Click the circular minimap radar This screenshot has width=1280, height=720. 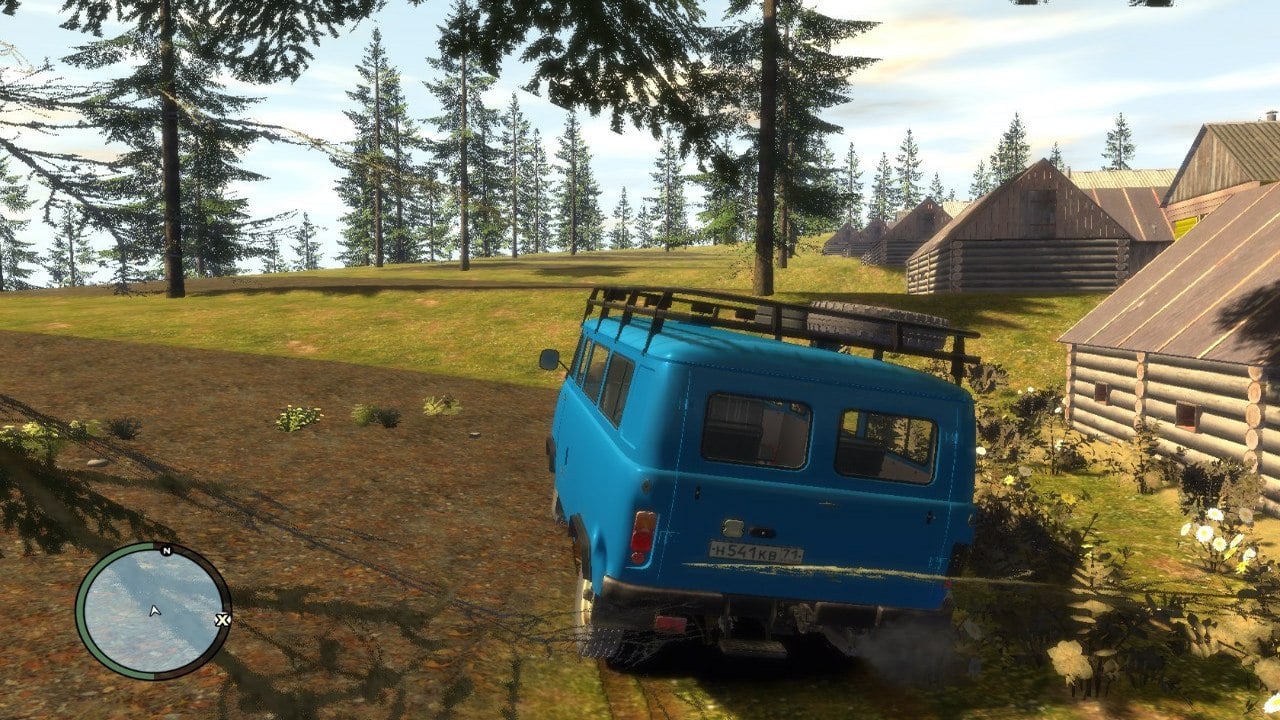pyautogui.click(x=153, y=611)
